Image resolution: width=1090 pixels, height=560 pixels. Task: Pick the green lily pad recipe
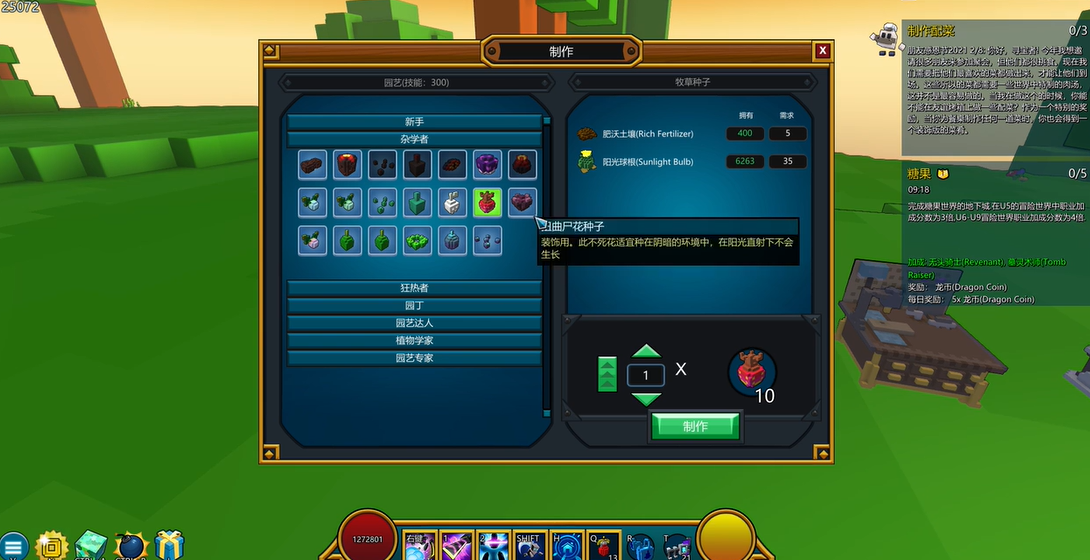tap(417, 240)
